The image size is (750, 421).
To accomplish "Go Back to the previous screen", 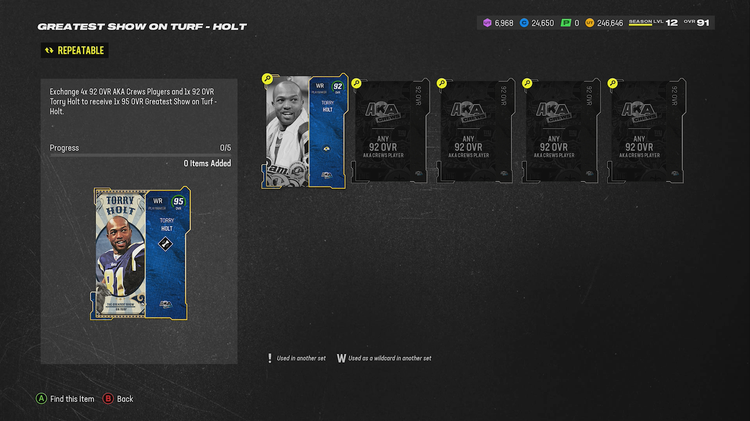I will (x=118, y=398).
